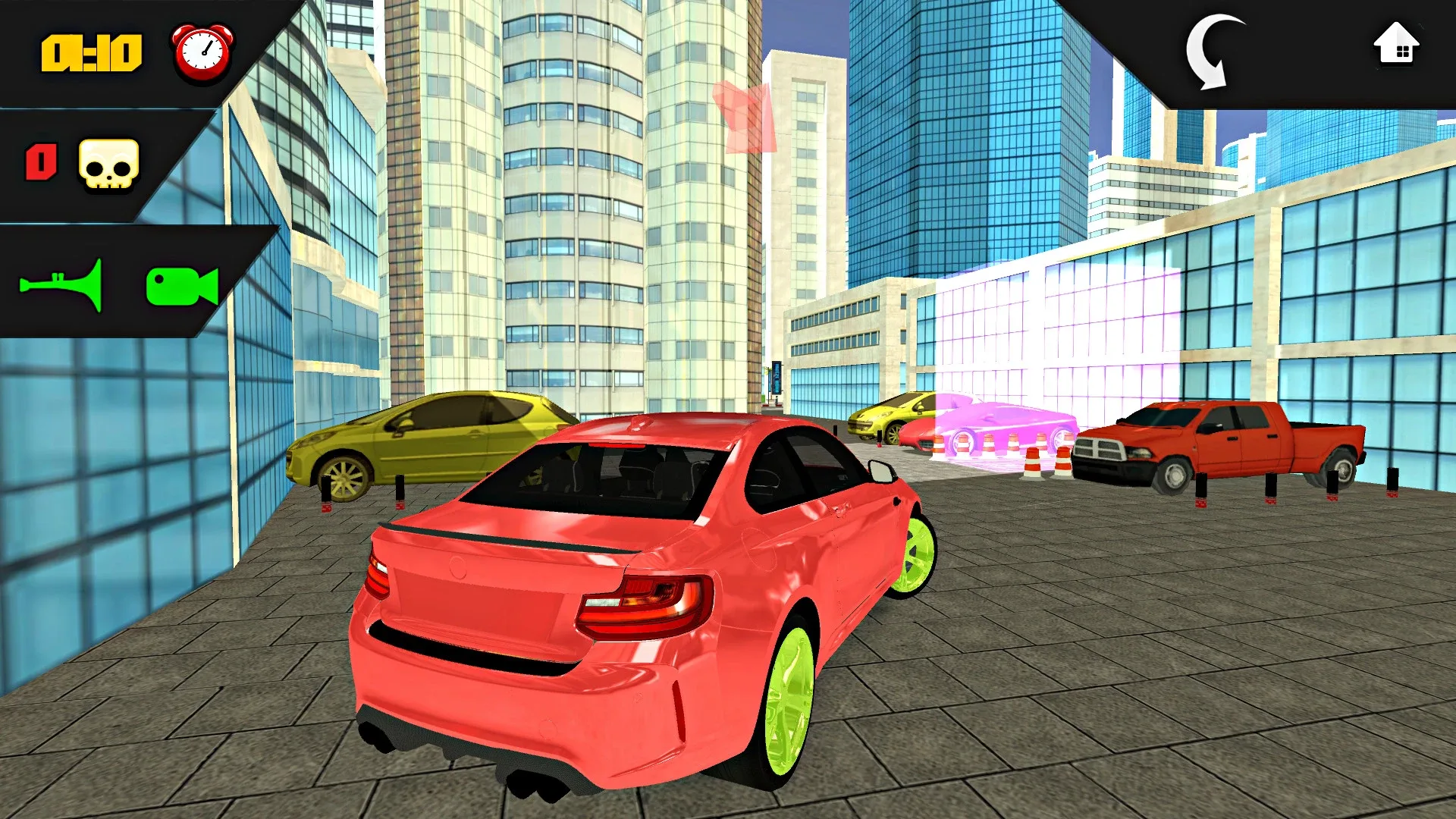Click the red zero crash counter
This screenshot has height=819, width=1456.
click(42, 165)
